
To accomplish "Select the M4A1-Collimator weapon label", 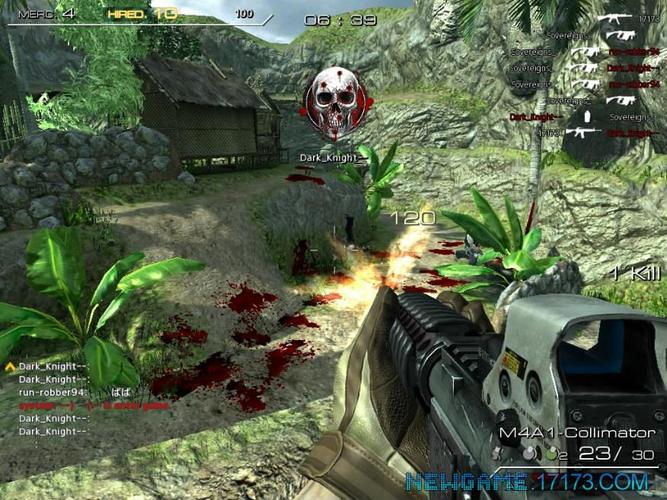I will [579, 433].
